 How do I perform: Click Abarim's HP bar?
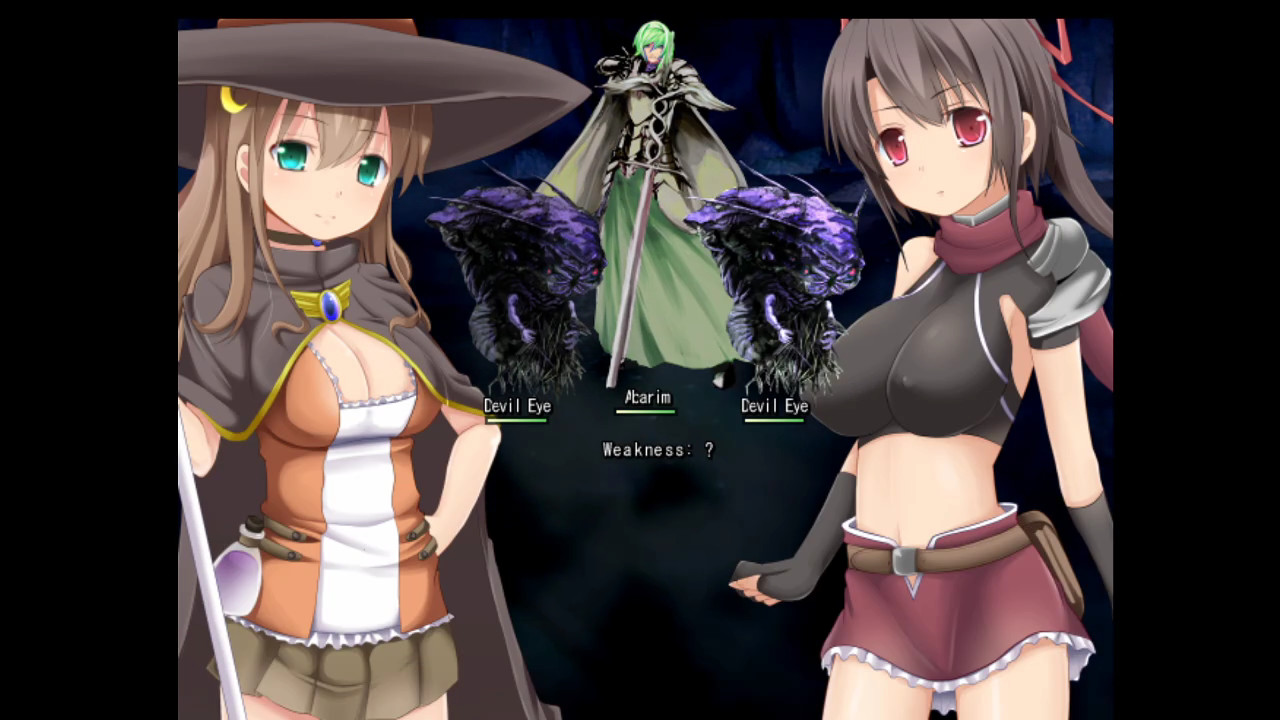[x=645, y=412]
